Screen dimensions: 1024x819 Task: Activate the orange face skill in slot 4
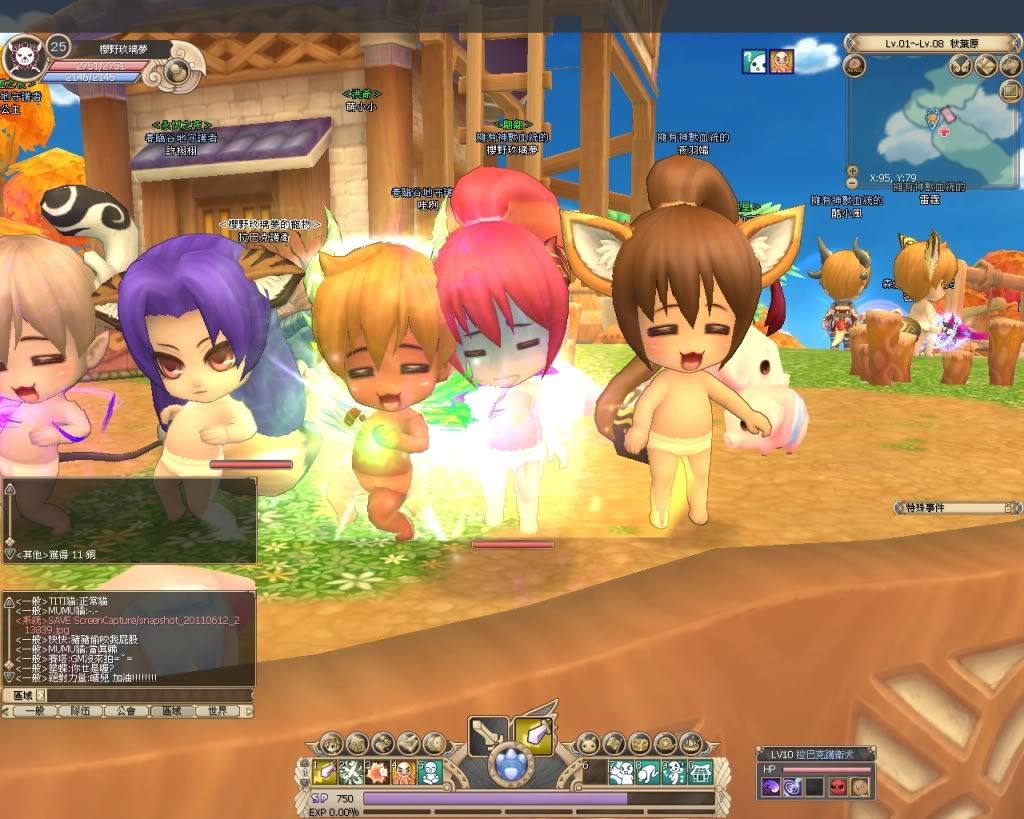[404, 771]
